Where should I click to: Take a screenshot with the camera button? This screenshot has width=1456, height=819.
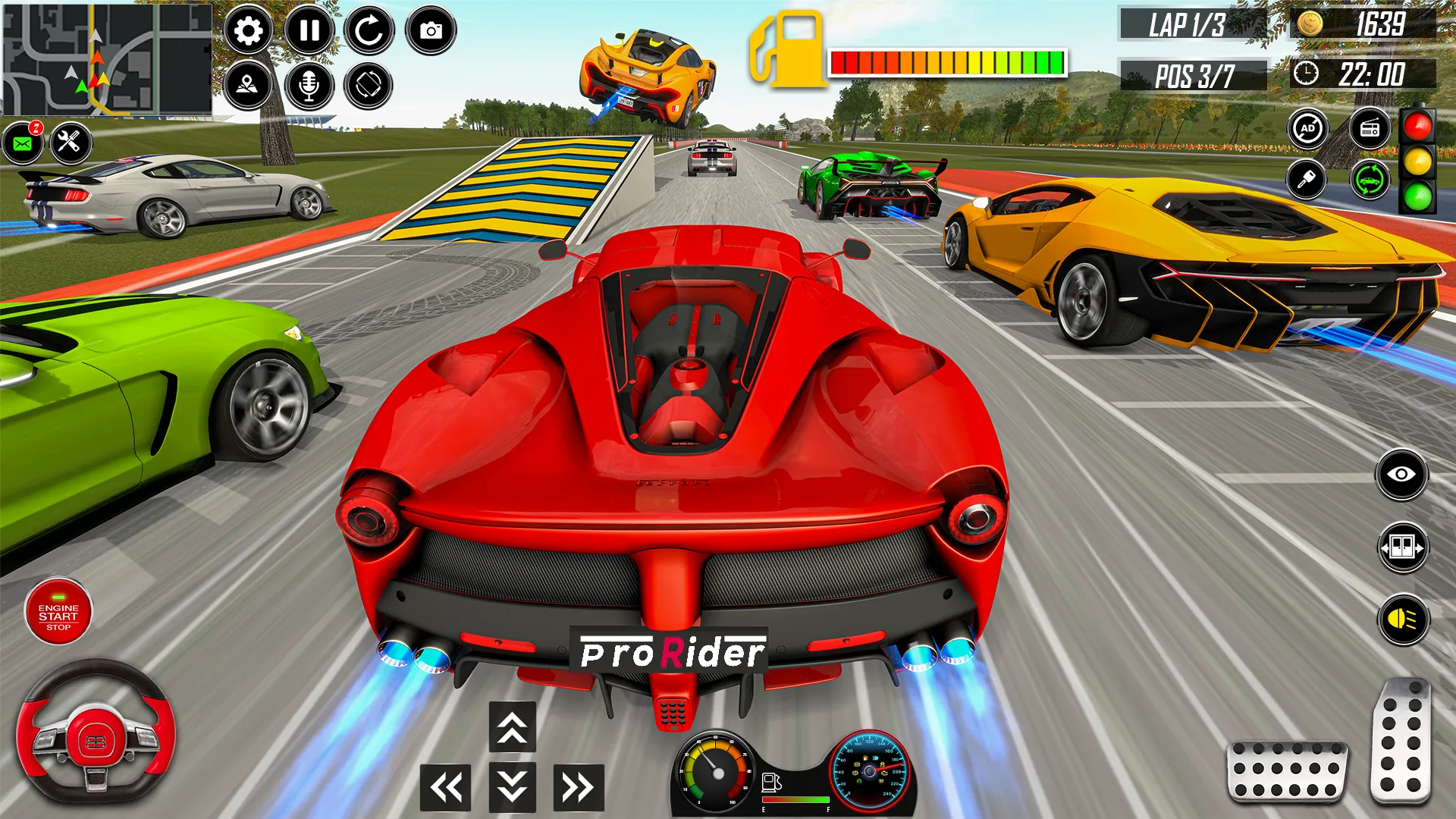click(431, 31)
